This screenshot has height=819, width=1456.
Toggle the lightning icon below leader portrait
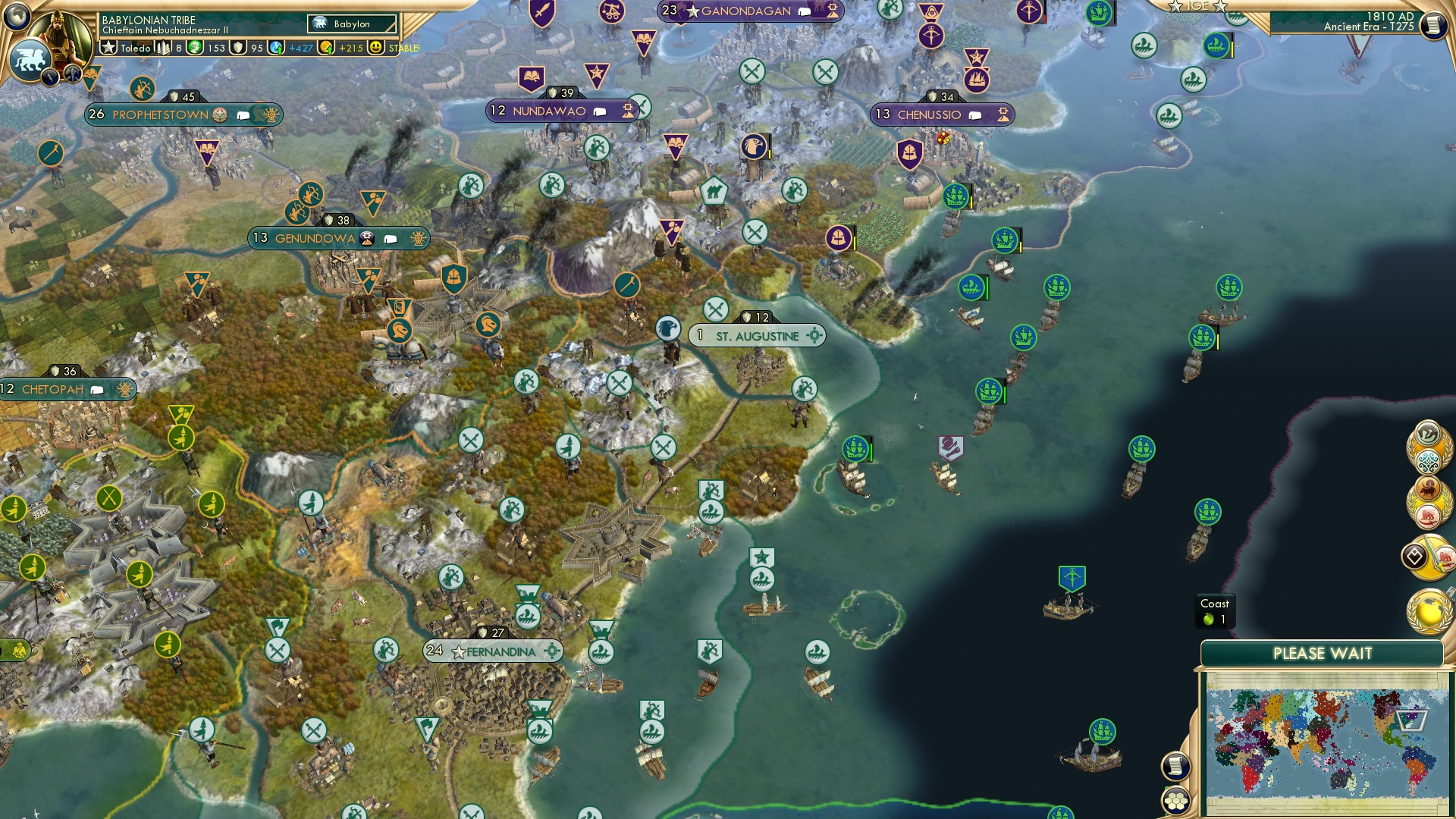pyautogui.click(x=49, y=78)
